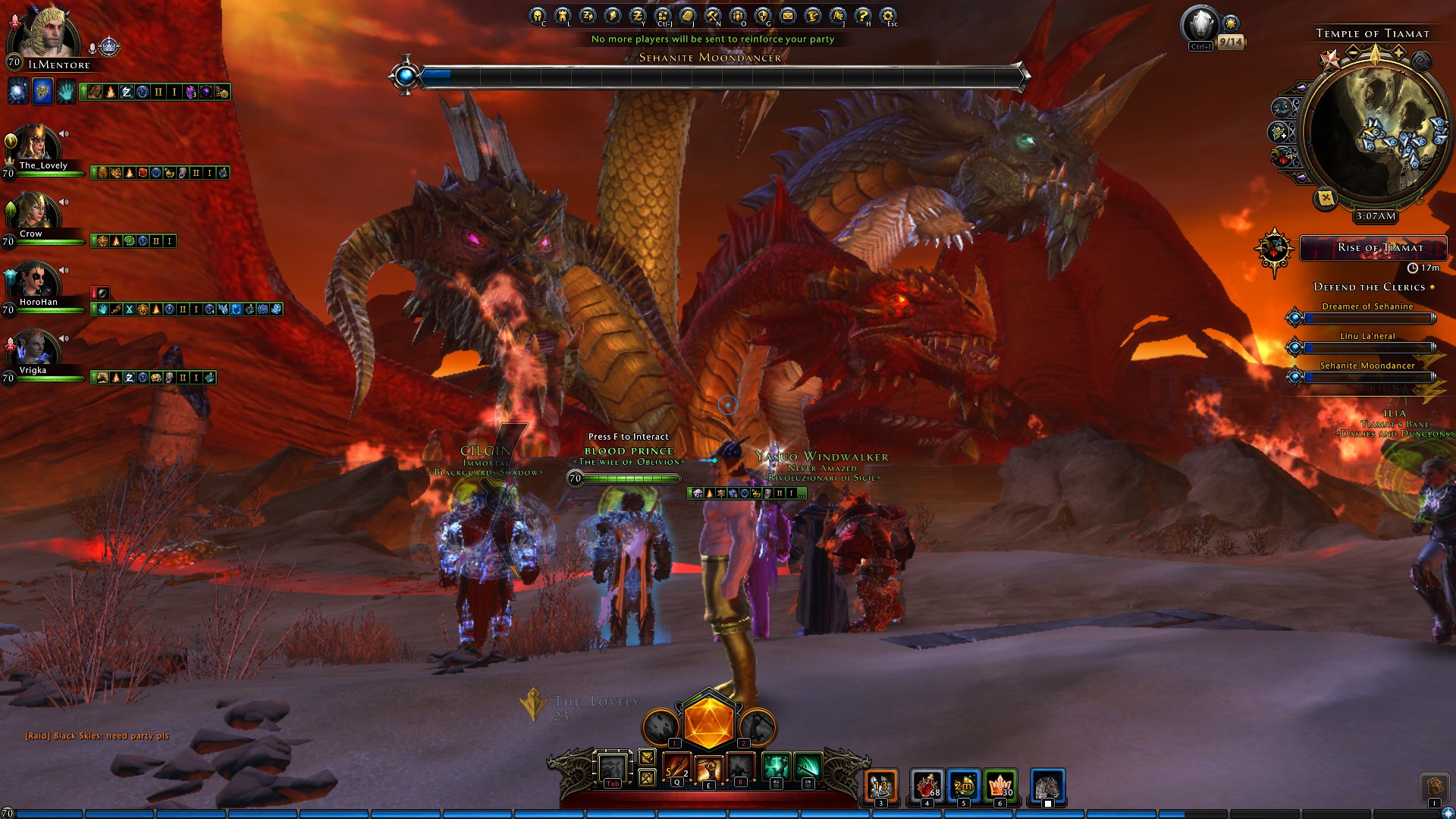Toggle HoroHan's voice chat speaker
The height and width of the screenshot is (819, 1456).
pyautogui.click(x=64, y=269)
